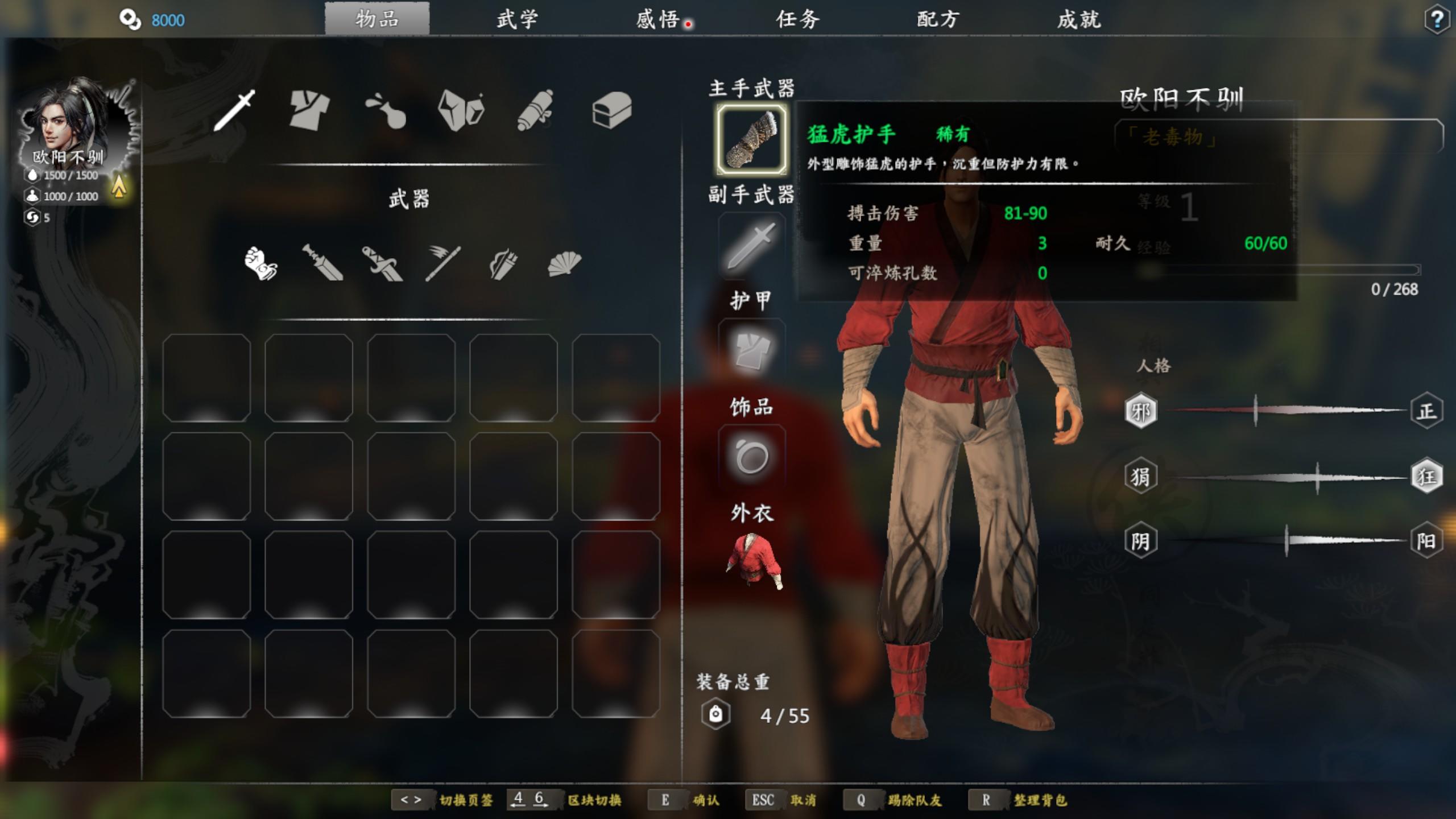Choose the clothing armor category icon

coord(309,110)
